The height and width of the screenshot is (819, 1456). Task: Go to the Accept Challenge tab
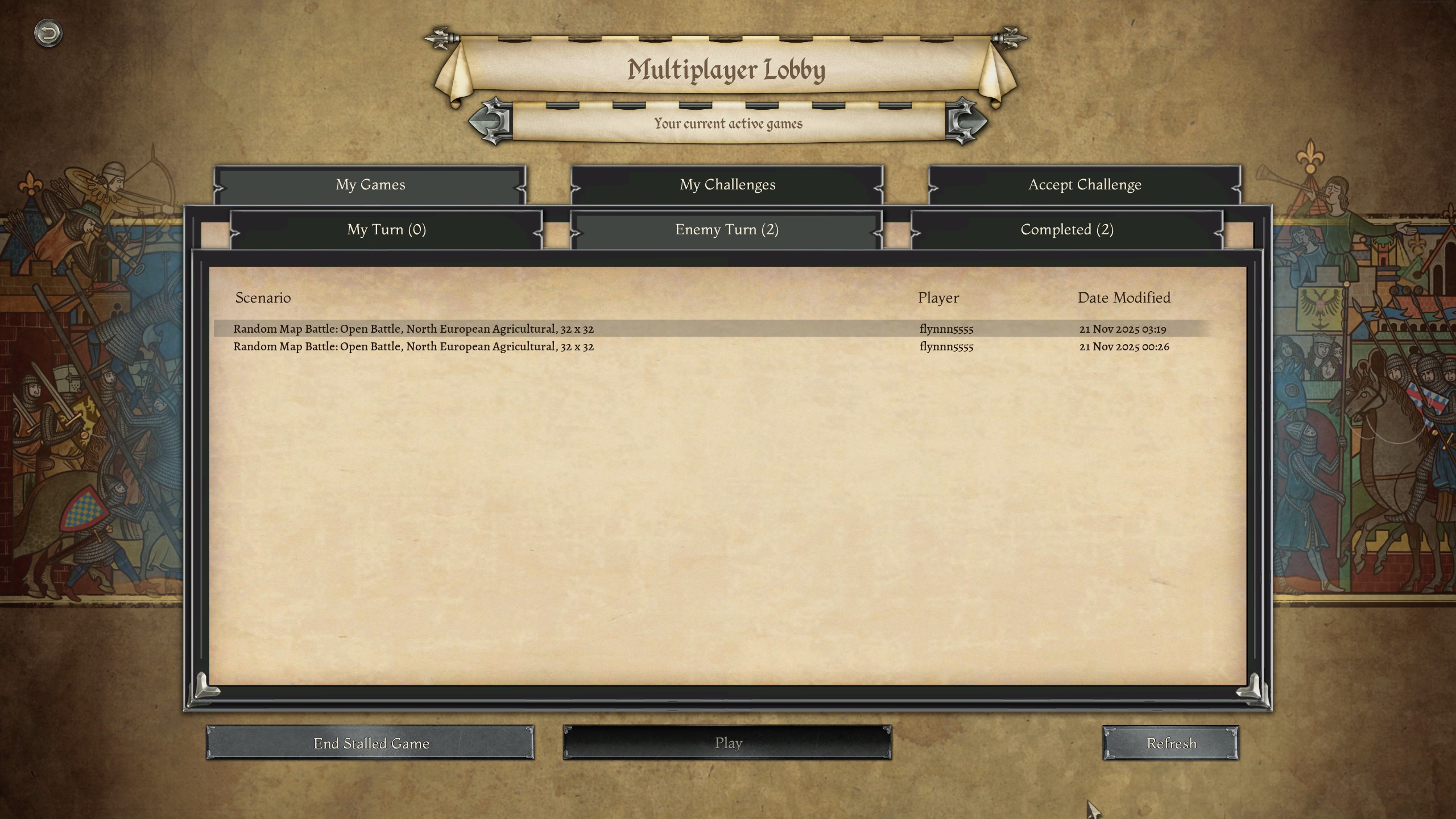1084,185
